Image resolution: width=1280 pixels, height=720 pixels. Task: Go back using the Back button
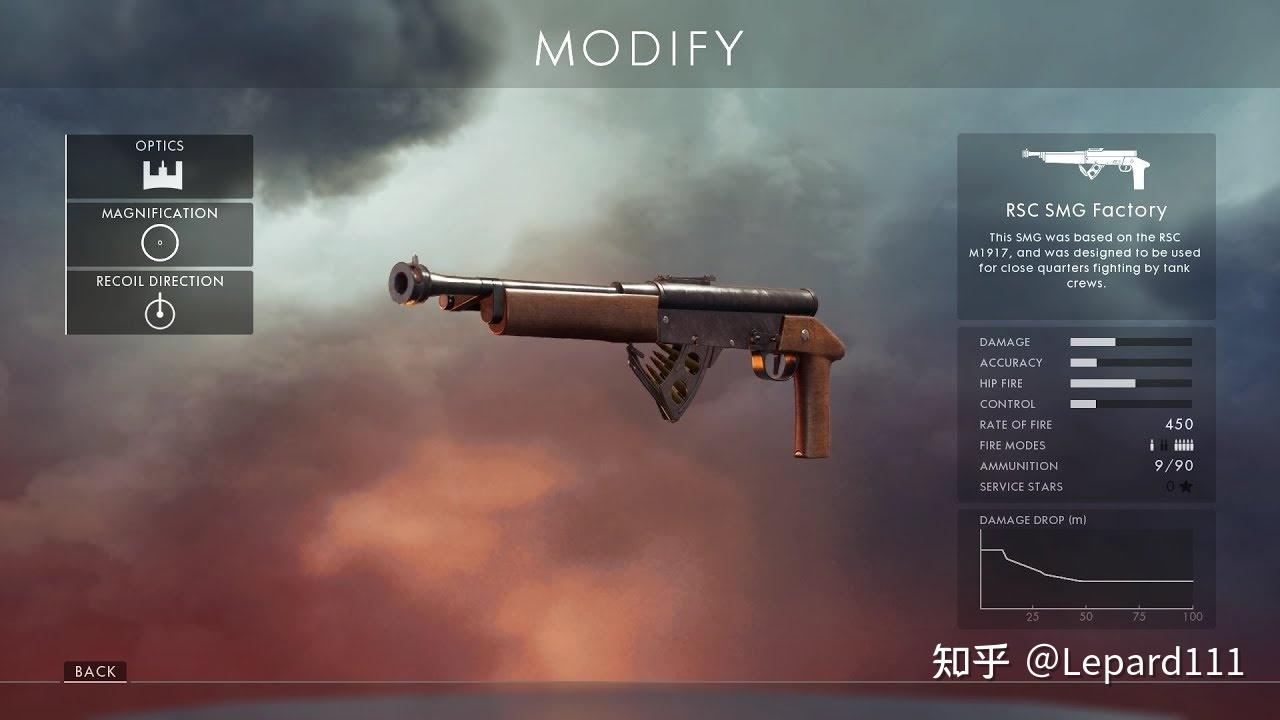(96, 672)
